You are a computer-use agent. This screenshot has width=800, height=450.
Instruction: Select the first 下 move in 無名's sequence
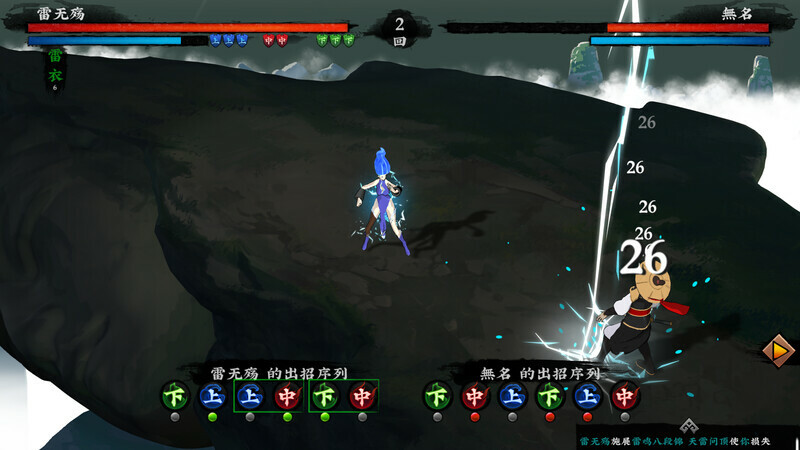tap(436, 396)
